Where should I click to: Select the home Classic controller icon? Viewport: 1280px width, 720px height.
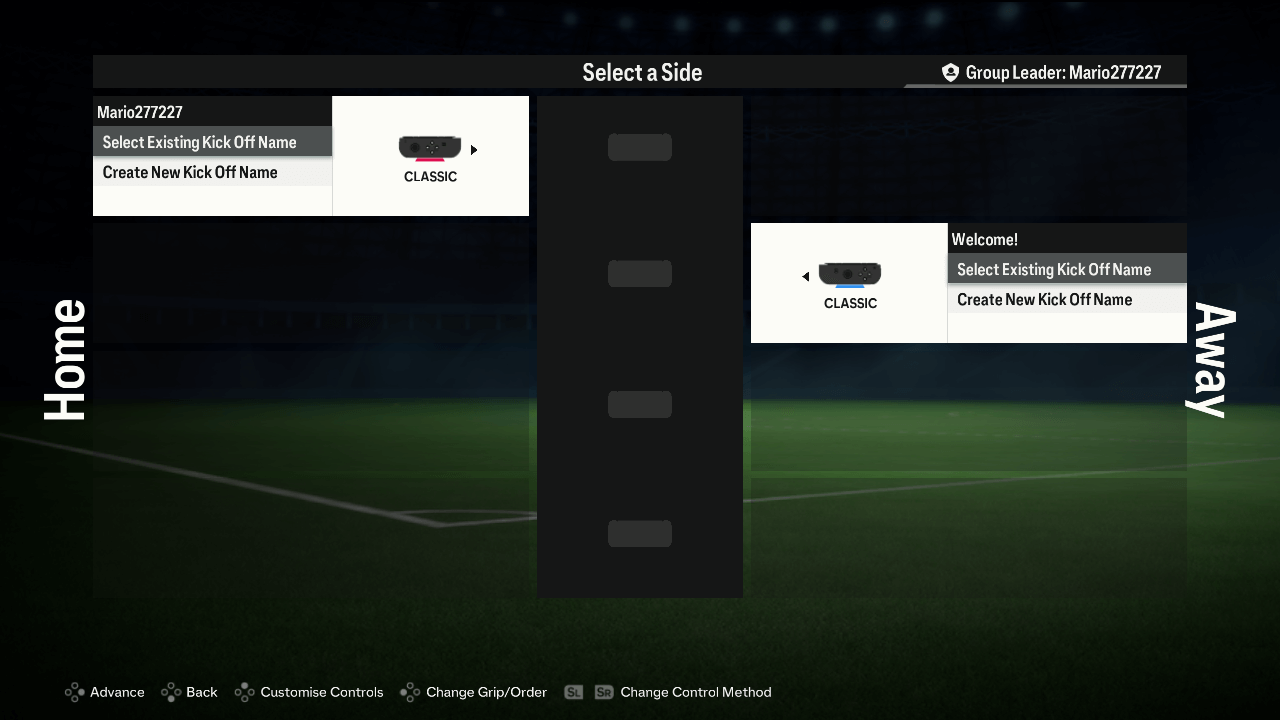[x=430, y=145]
